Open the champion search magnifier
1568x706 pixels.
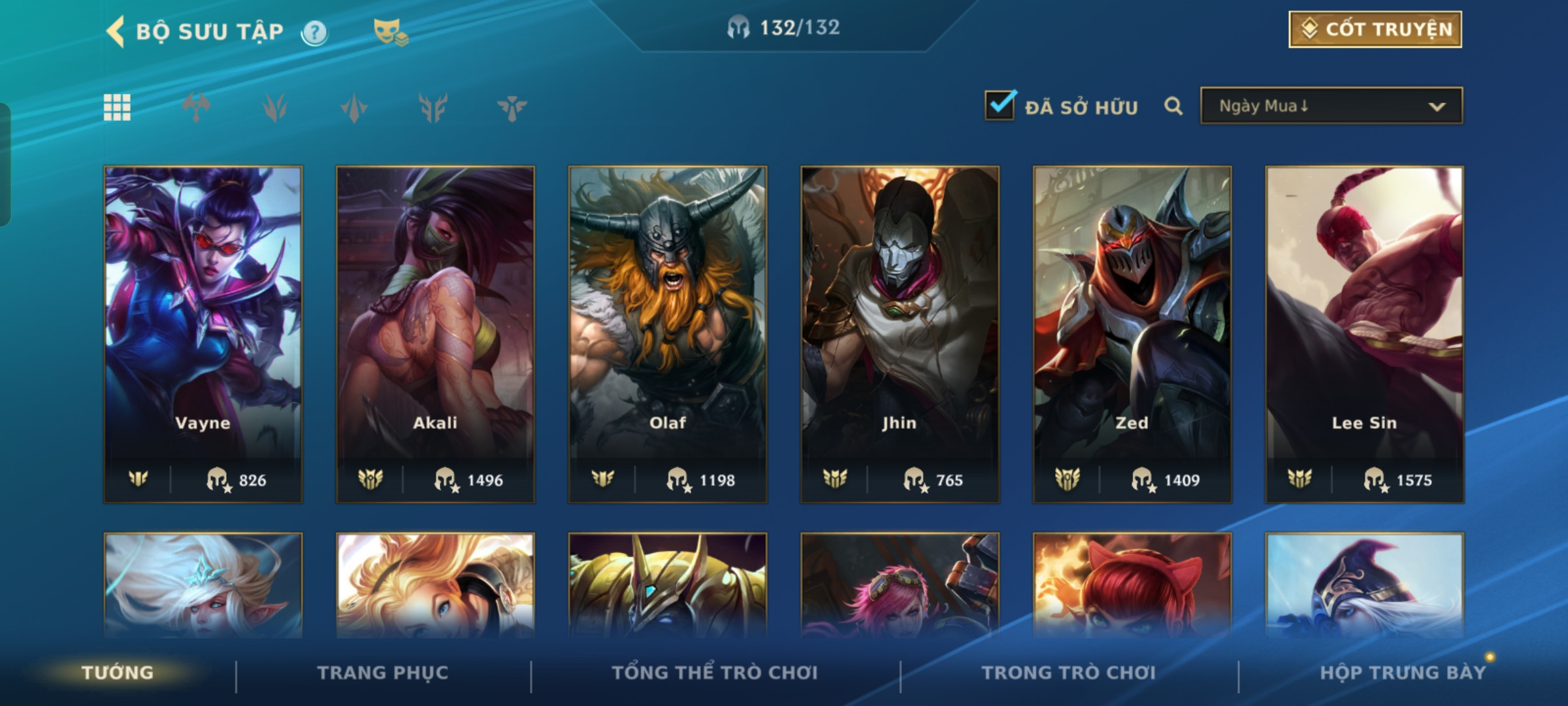click(1173, 106)
